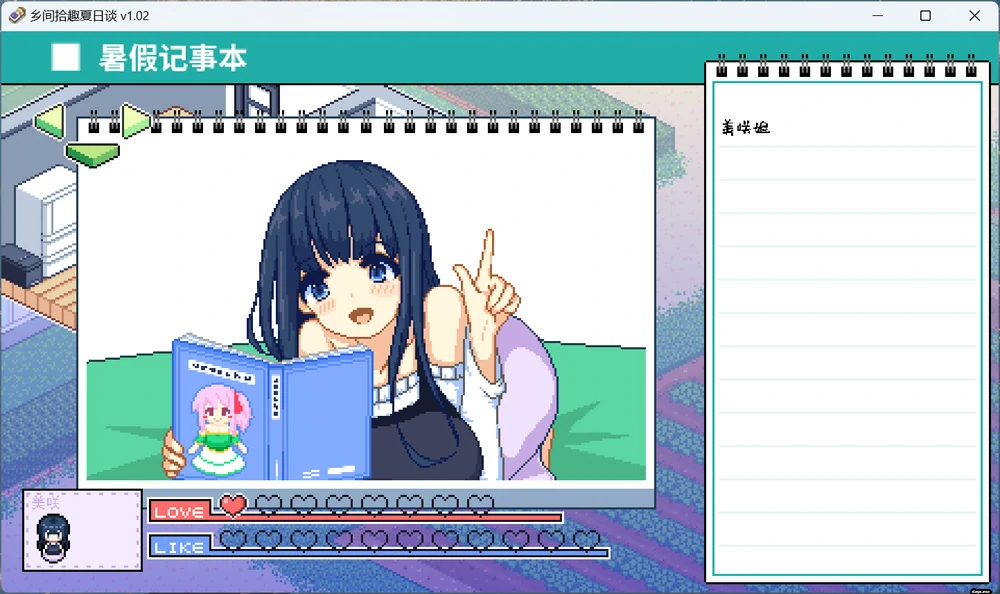Minimize the game window
This screenshot has width=1000, height=594.
877,15
